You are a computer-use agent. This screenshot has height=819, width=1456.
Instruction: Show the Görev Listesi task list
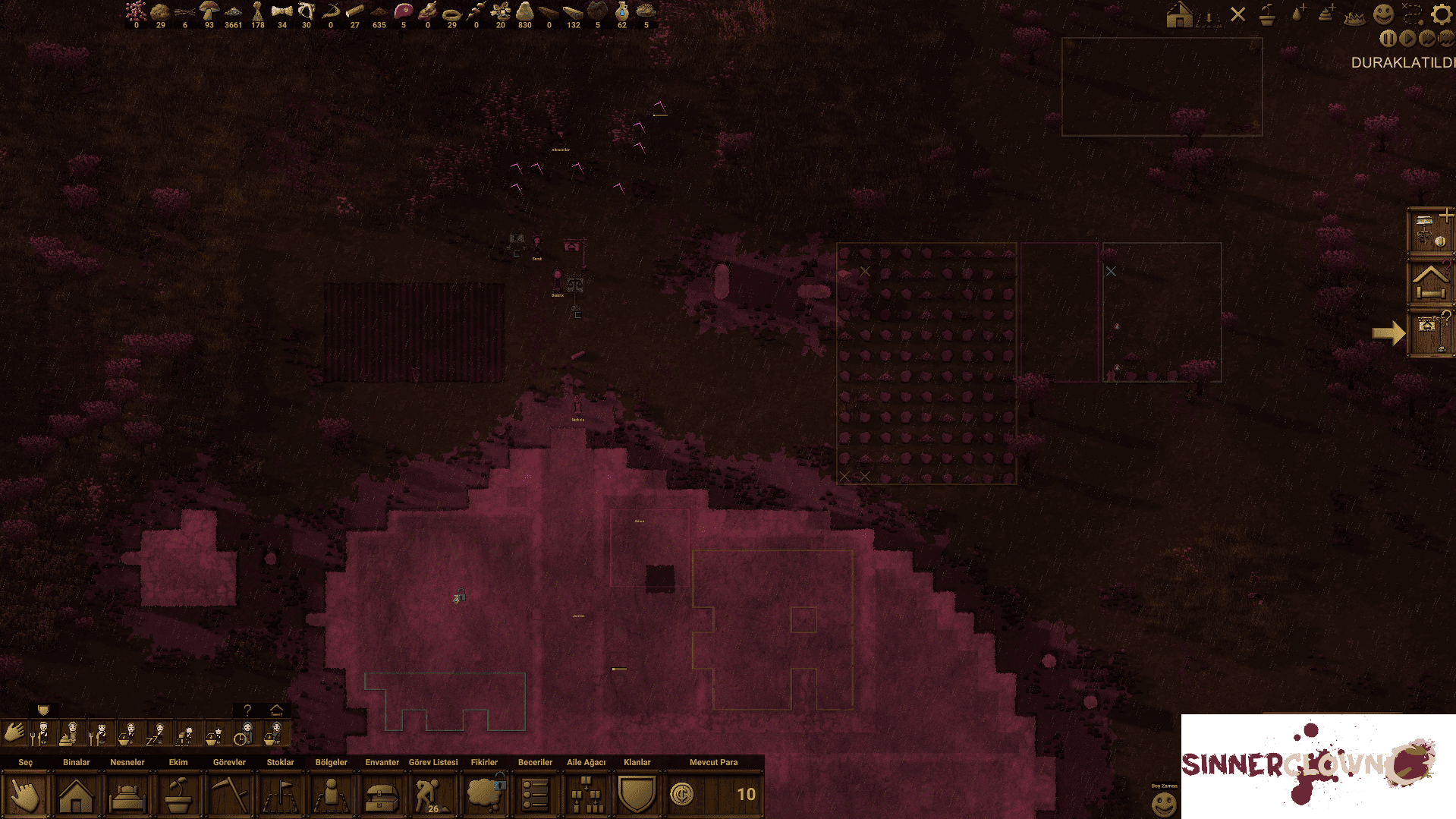pos(433,795)
